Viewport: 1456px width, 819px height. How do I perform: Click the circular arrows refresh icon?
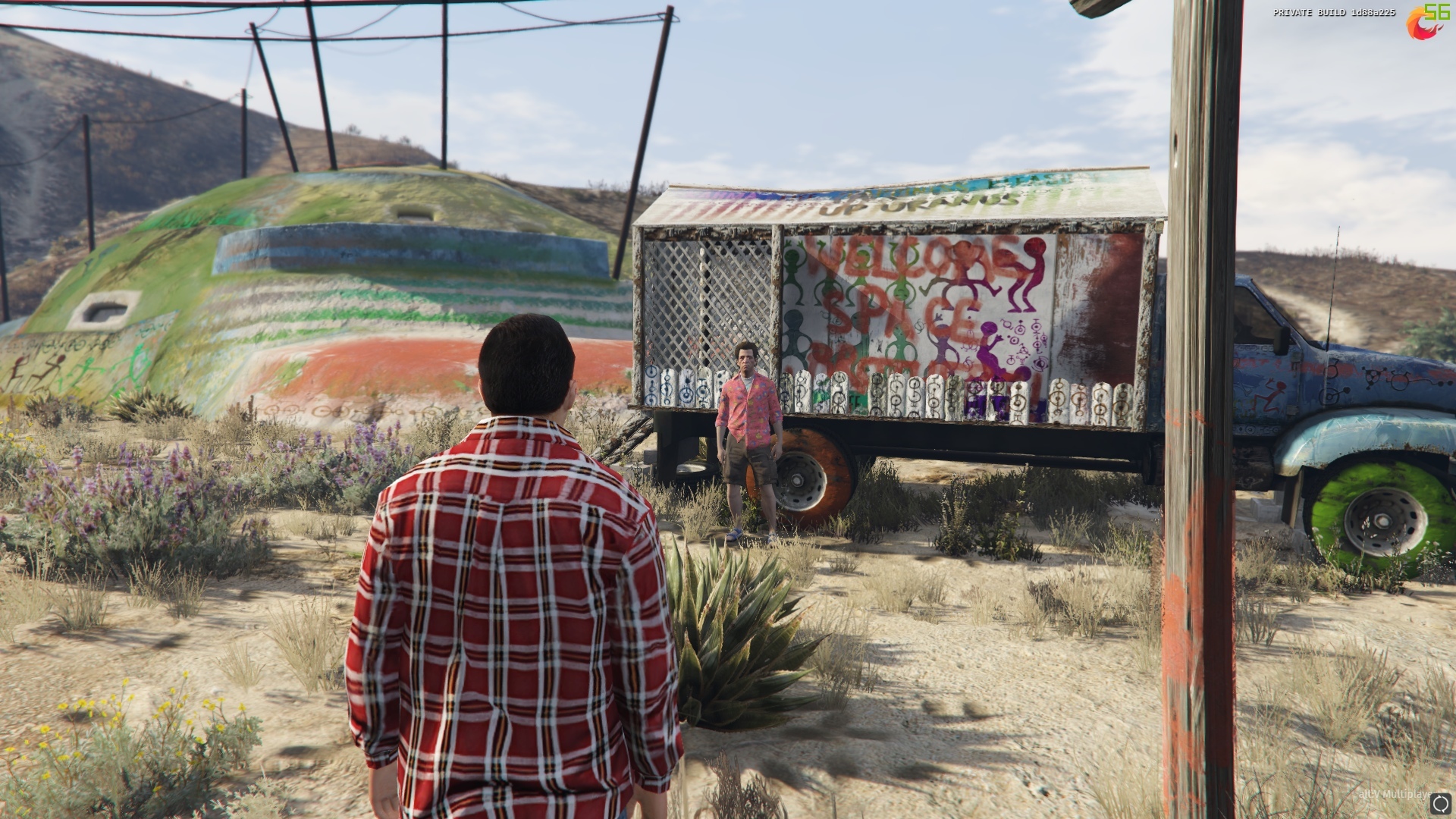point(1440,803)
